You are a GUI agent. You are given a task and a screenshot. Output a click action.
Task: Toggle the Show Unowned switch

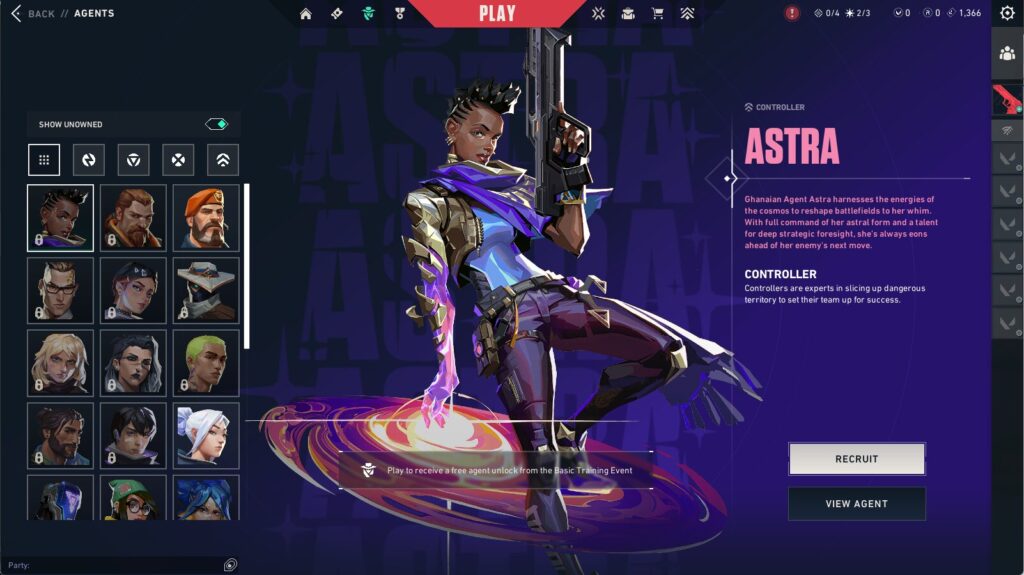pyautogui.click(x=216, y=124)
